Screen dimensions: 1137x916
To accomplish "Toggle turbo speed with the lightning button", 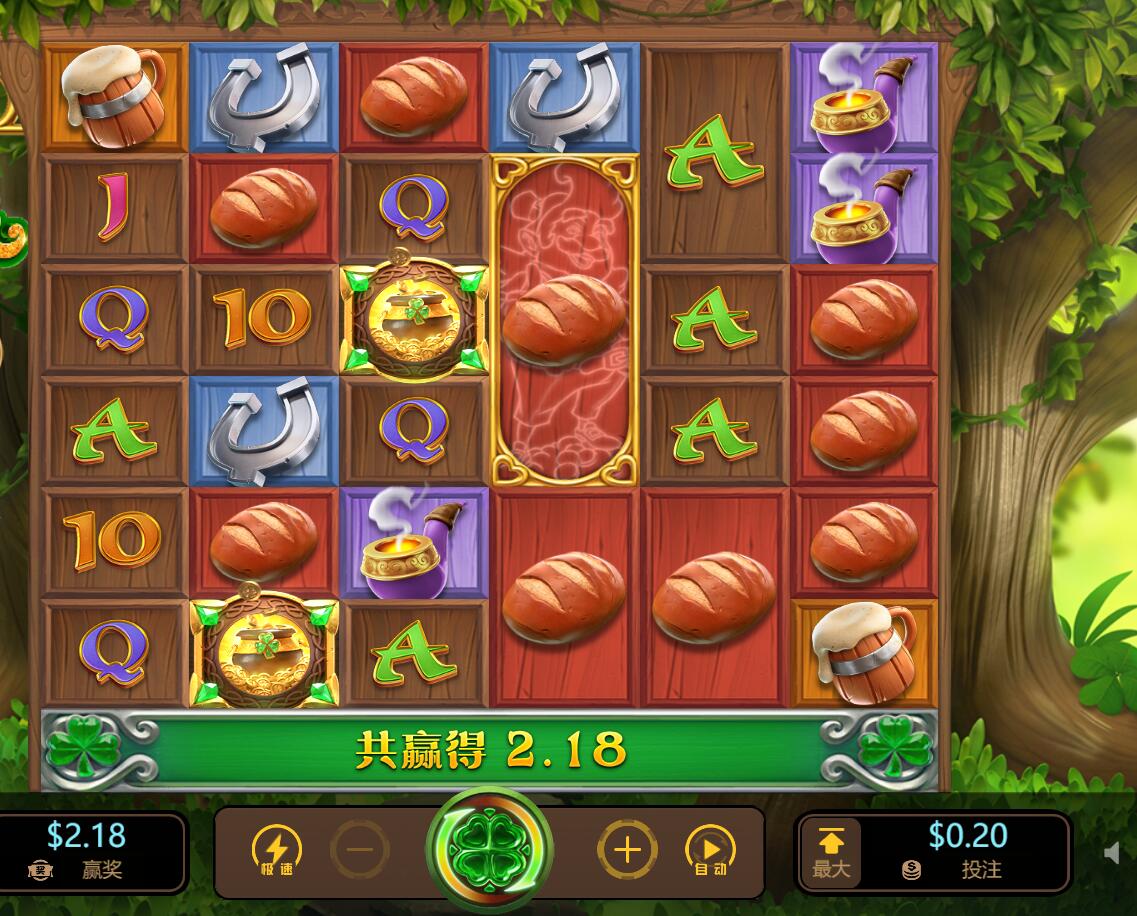I will pyautogui.click(x=275, y=850).
